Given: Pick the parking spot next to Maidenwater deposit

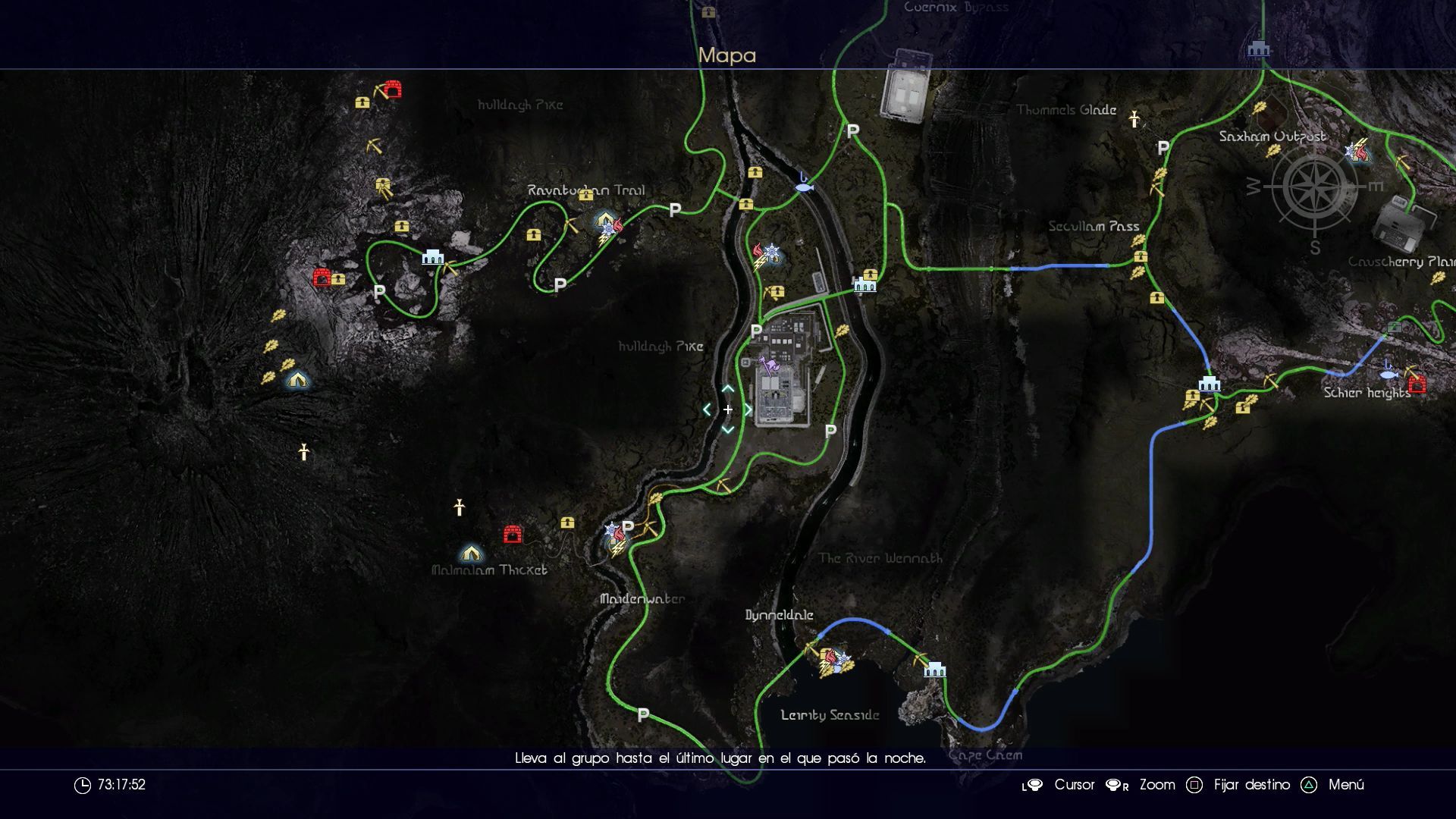Looking at the screenshot, I should pos(628,526).
